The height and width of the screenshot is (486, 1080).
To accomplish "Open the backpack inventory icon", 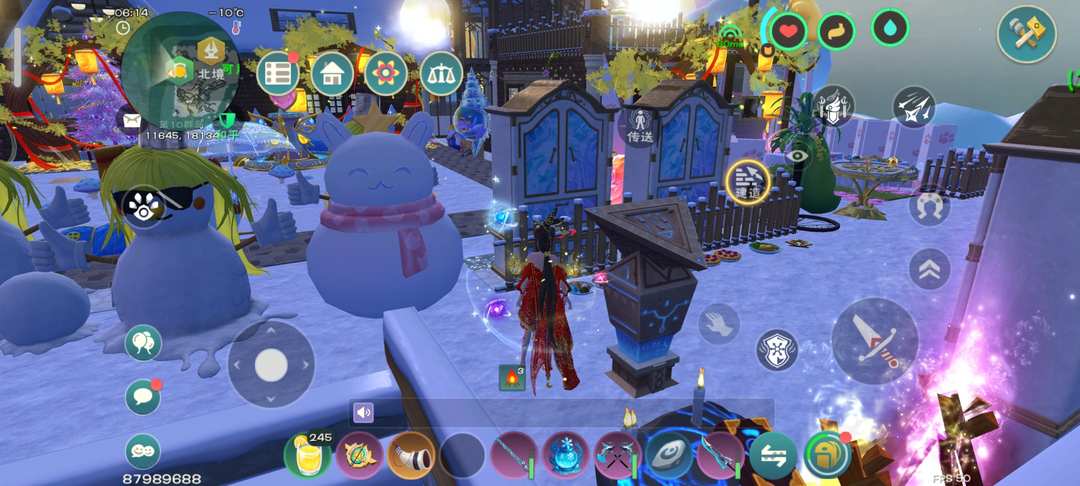I will 827,455.
